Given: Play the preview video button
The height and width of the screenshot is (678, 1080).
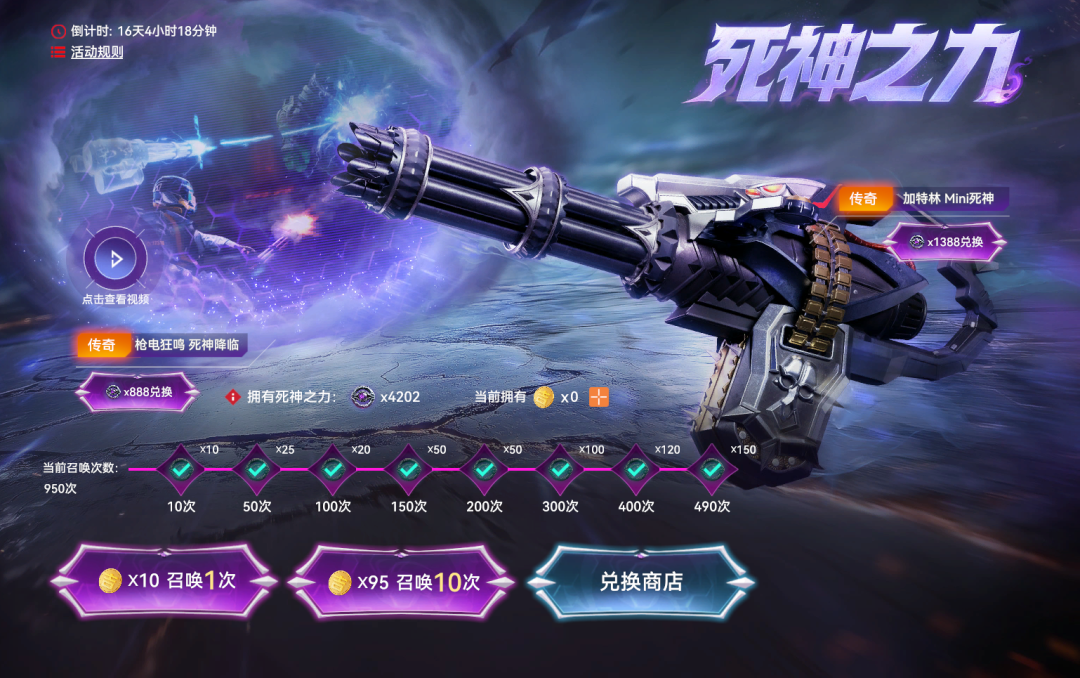Looking at the screenshot, I should 116,260.
